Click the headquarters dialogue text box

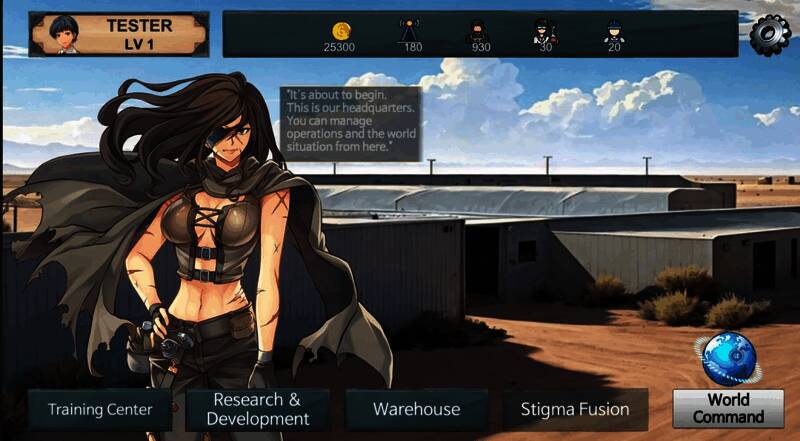[350, 121]
